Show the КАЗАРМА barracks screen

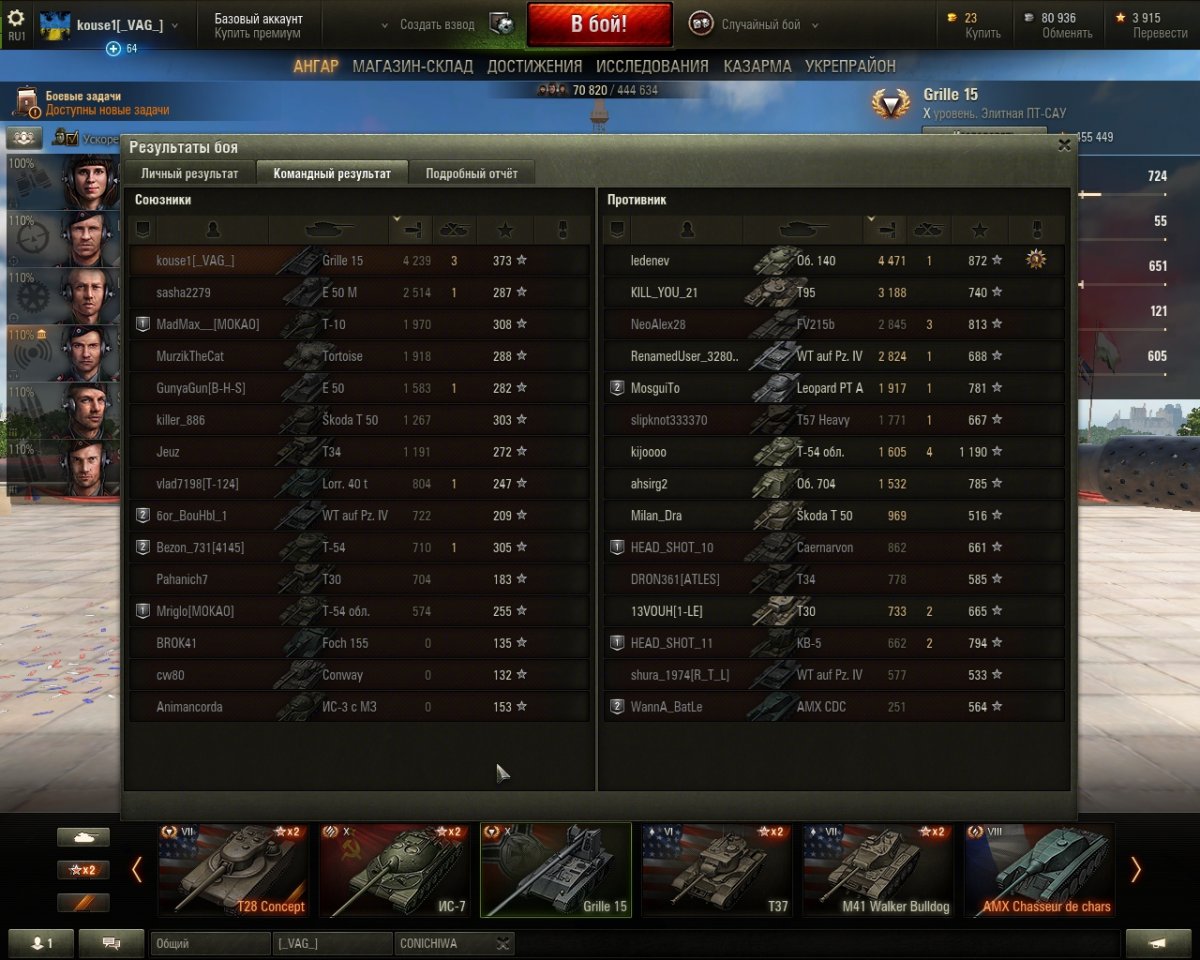point(756,66)
